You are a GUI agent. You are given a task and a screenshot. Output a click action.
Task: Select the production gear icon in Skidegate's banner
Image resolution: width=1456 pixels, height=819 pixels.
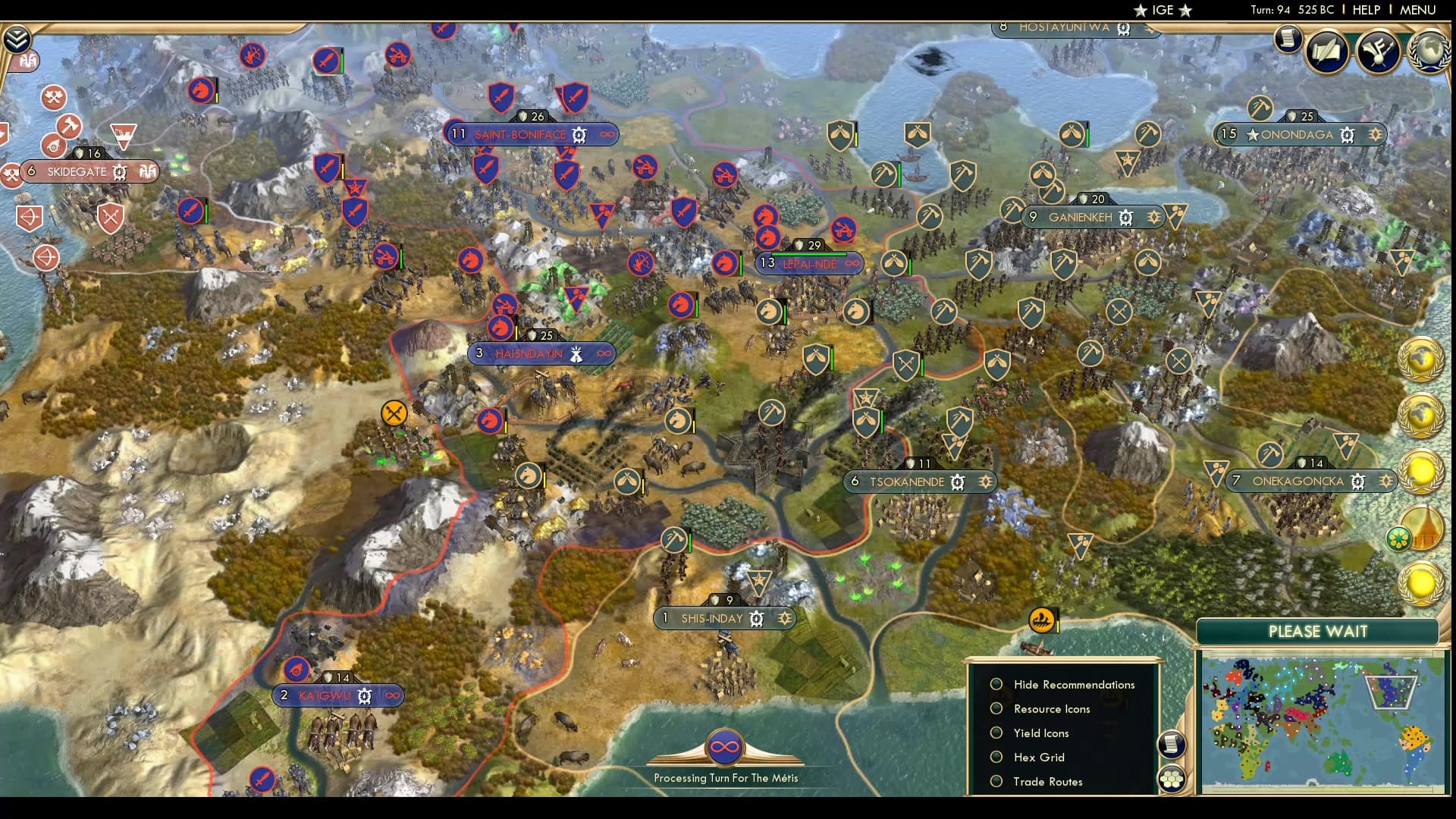(x=118, y=172)
